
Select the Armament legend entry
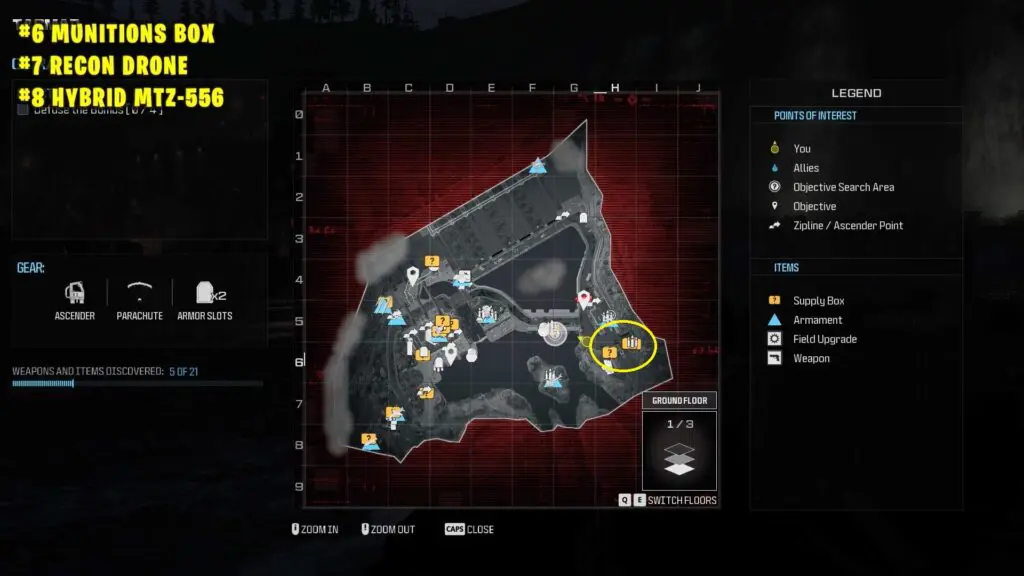pyautogui.click(x=817, y=320)
